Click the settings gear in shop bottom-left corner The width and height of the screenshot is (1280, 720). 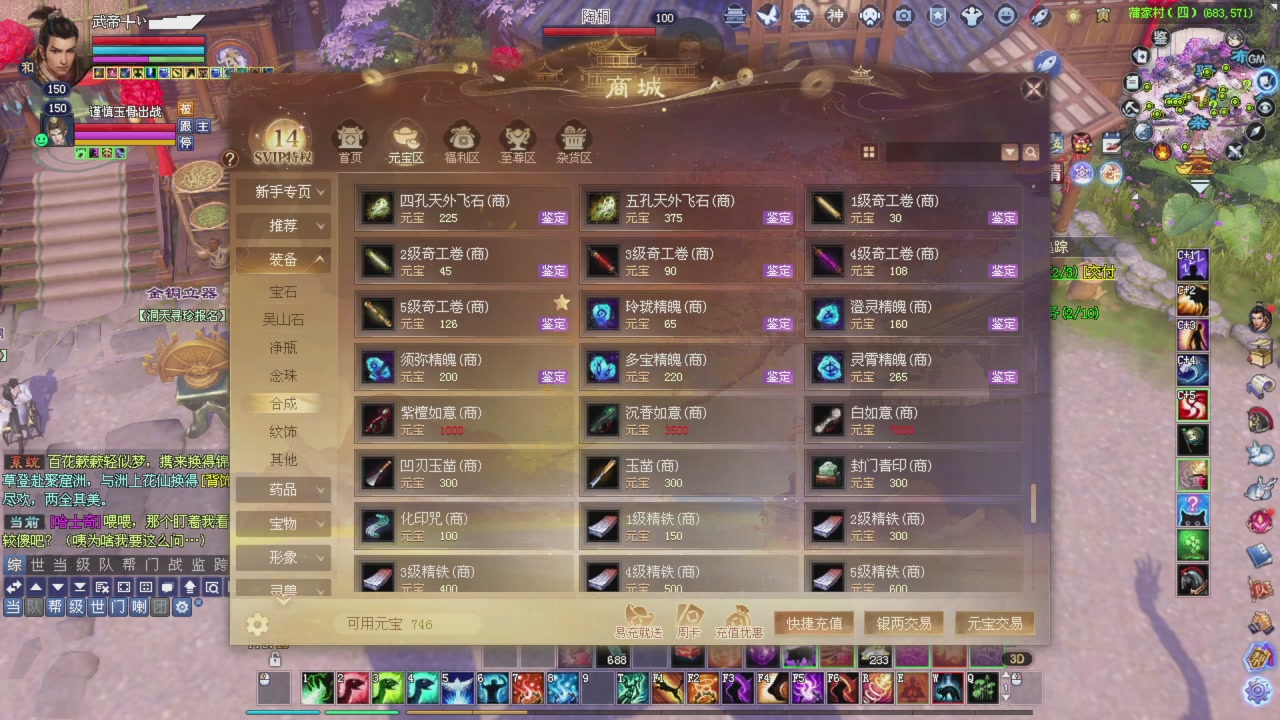[x=257, y=623]
